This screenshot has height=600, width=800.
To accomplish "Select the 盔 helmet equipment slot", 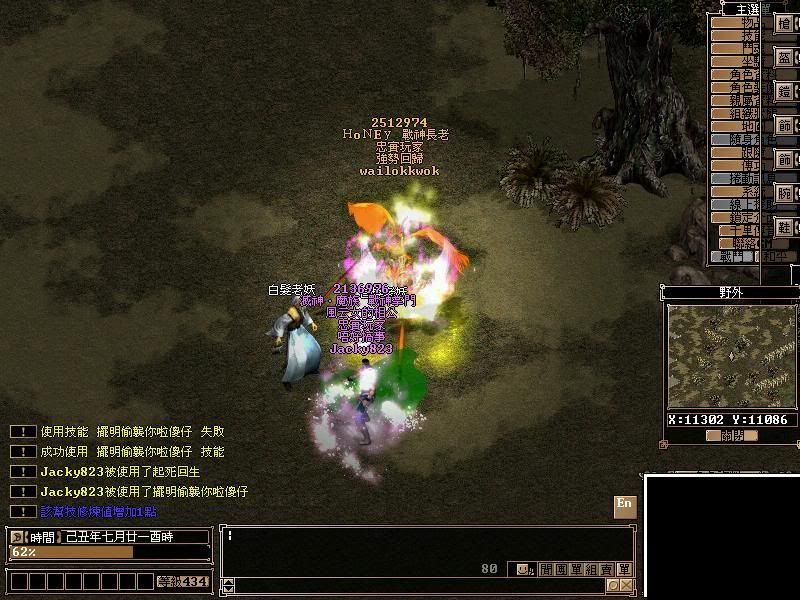I will click(x=785, y=58).
